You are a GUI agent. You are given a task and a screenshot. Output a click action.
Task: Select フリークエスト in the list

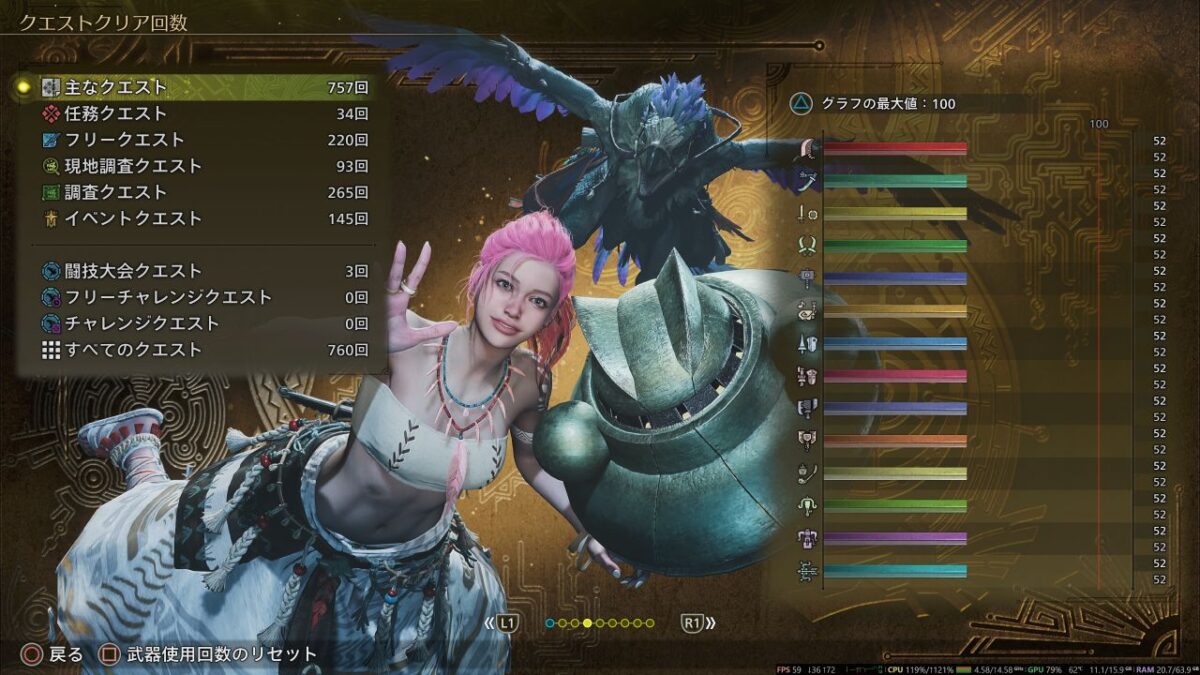click(x=195, y=140)
